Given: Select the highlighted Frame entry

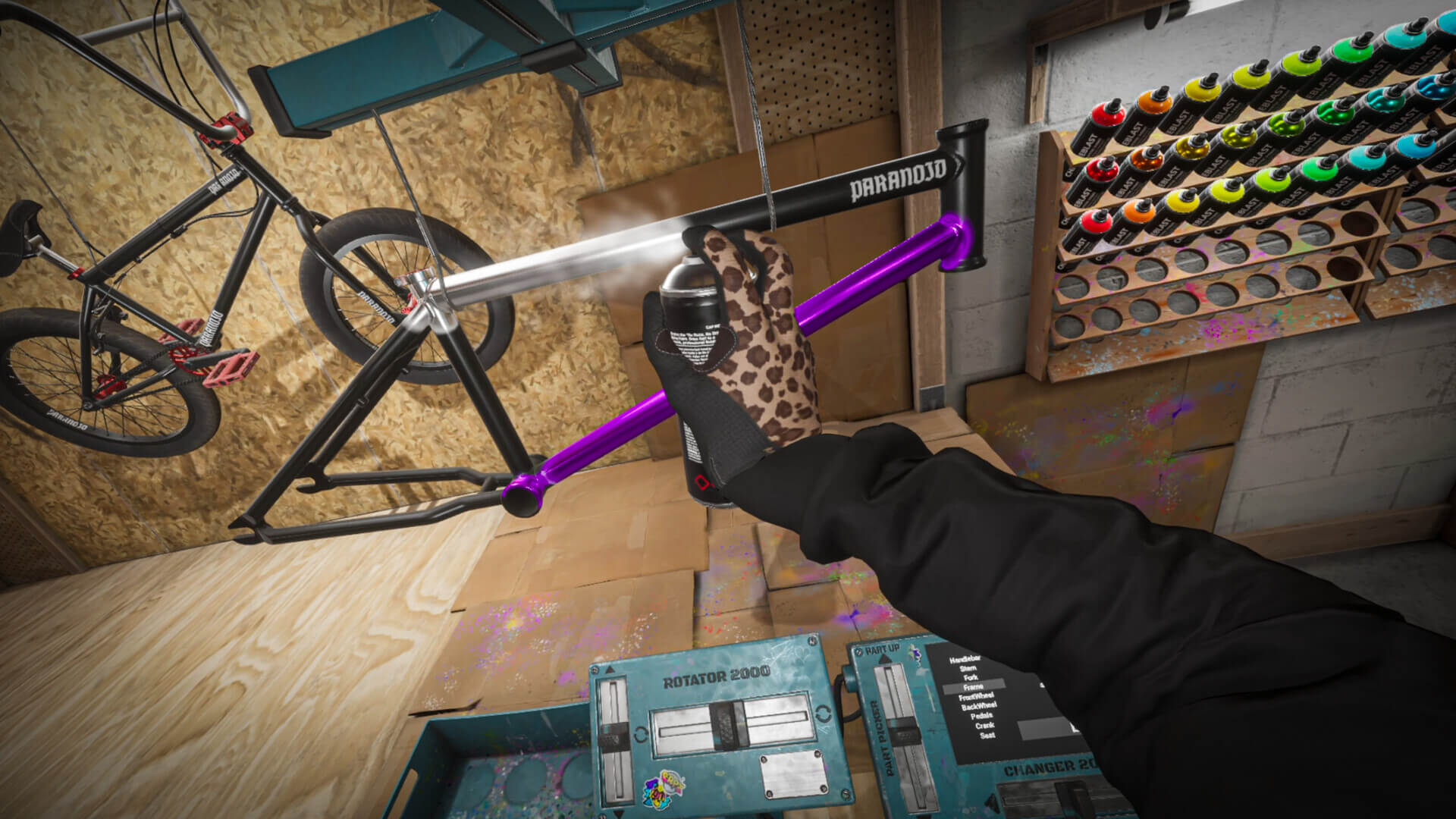Looking at the screenshot, I should pyautogui.click(x=974, y=687).
